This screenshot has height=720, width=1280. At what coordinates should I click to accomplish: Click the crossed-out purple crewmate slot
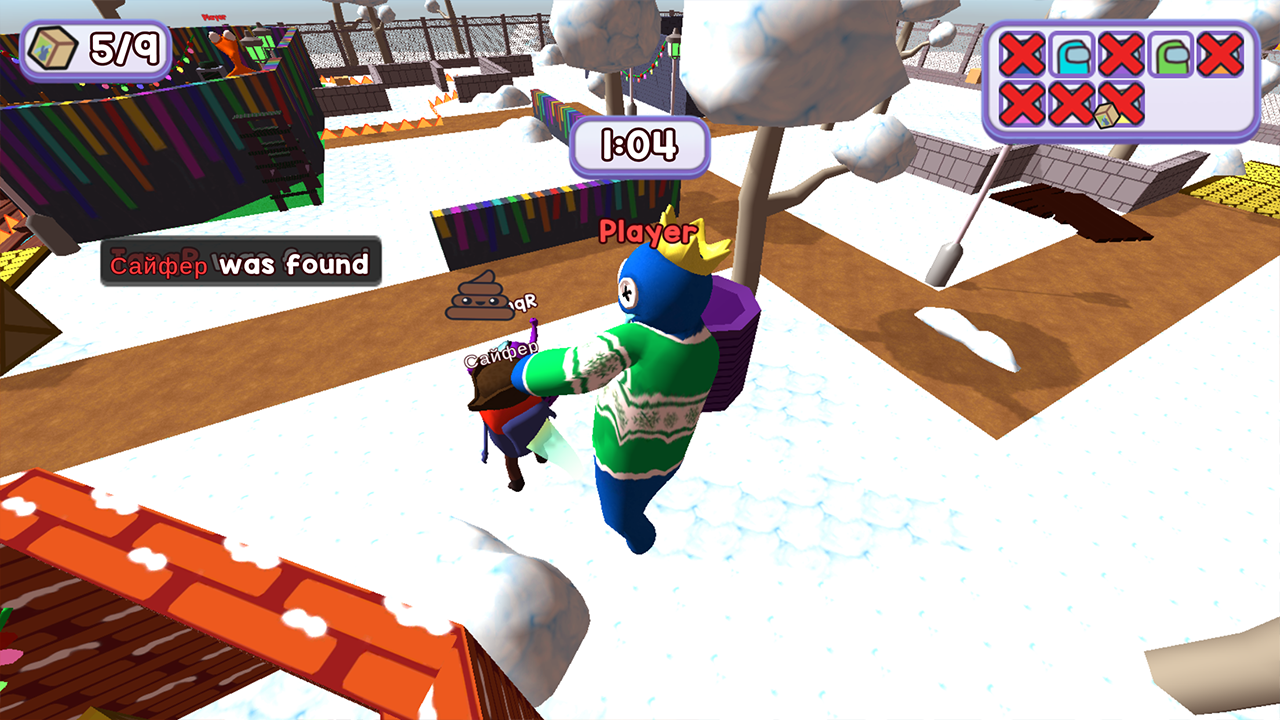point(1120,53)
